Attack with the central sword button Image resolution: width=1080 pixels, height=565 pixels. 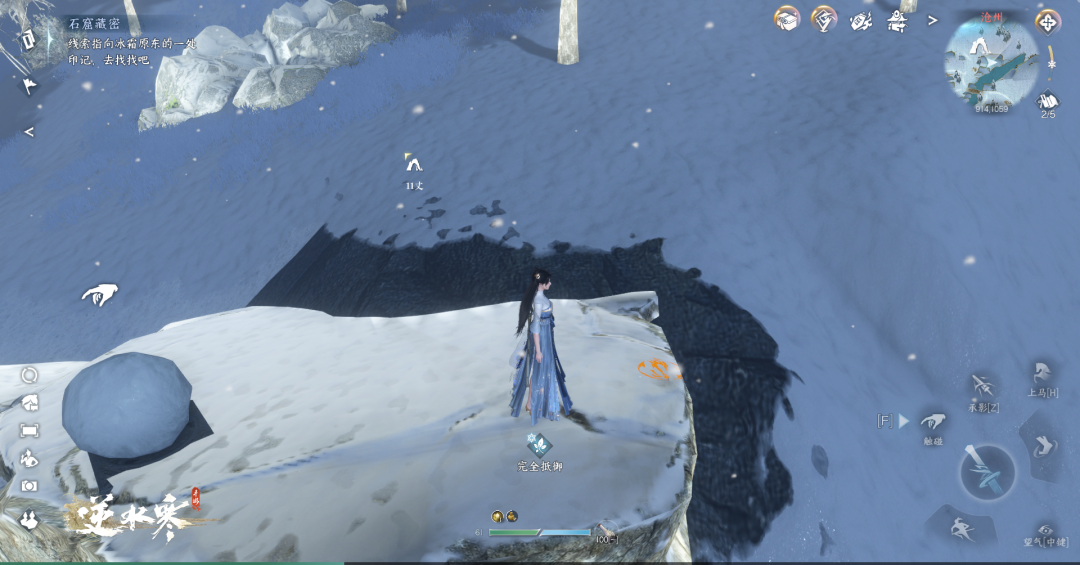[988, 472]
